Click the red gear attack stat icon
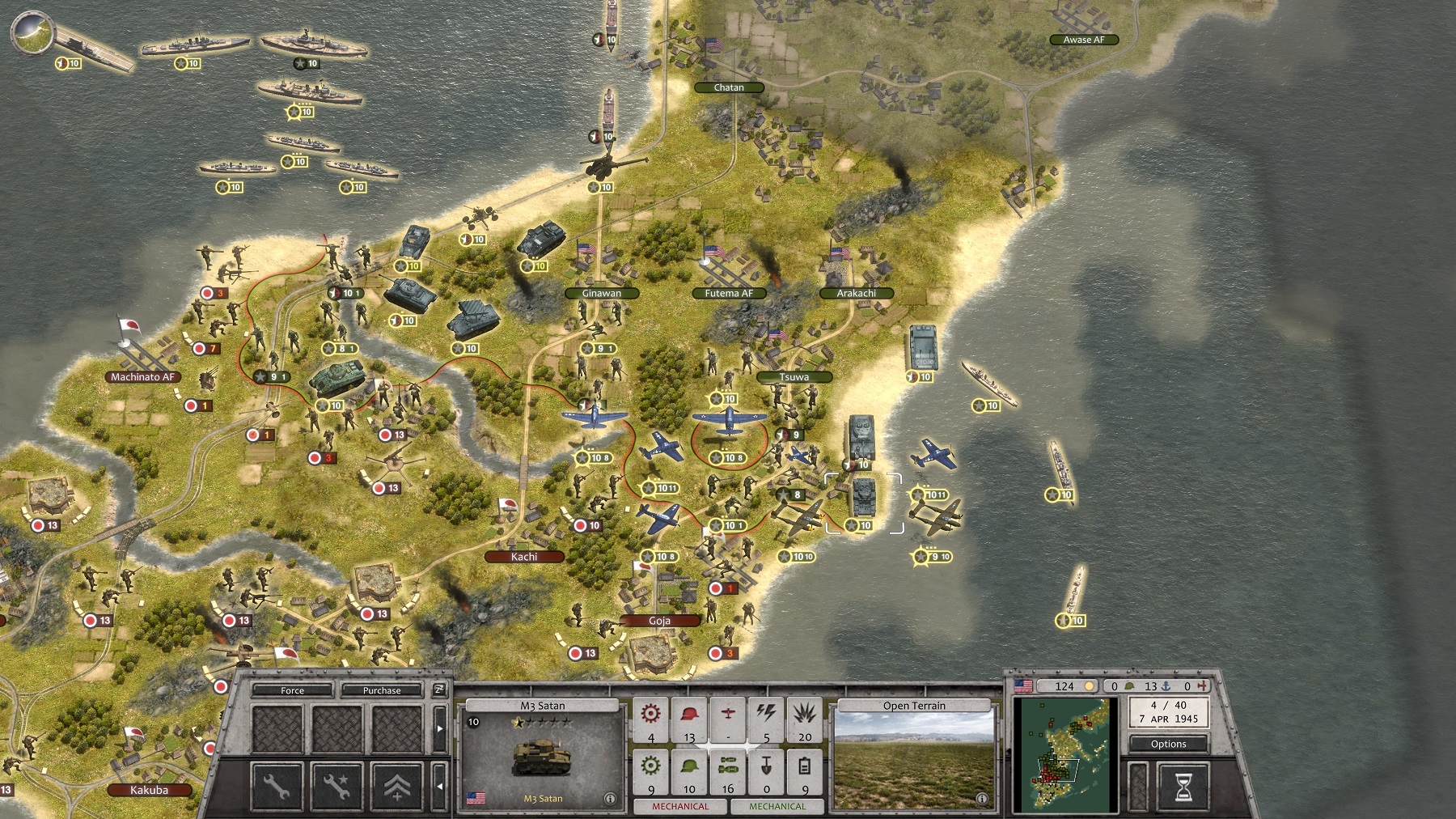Viewport: 1456px width, 819px height. 650,713
